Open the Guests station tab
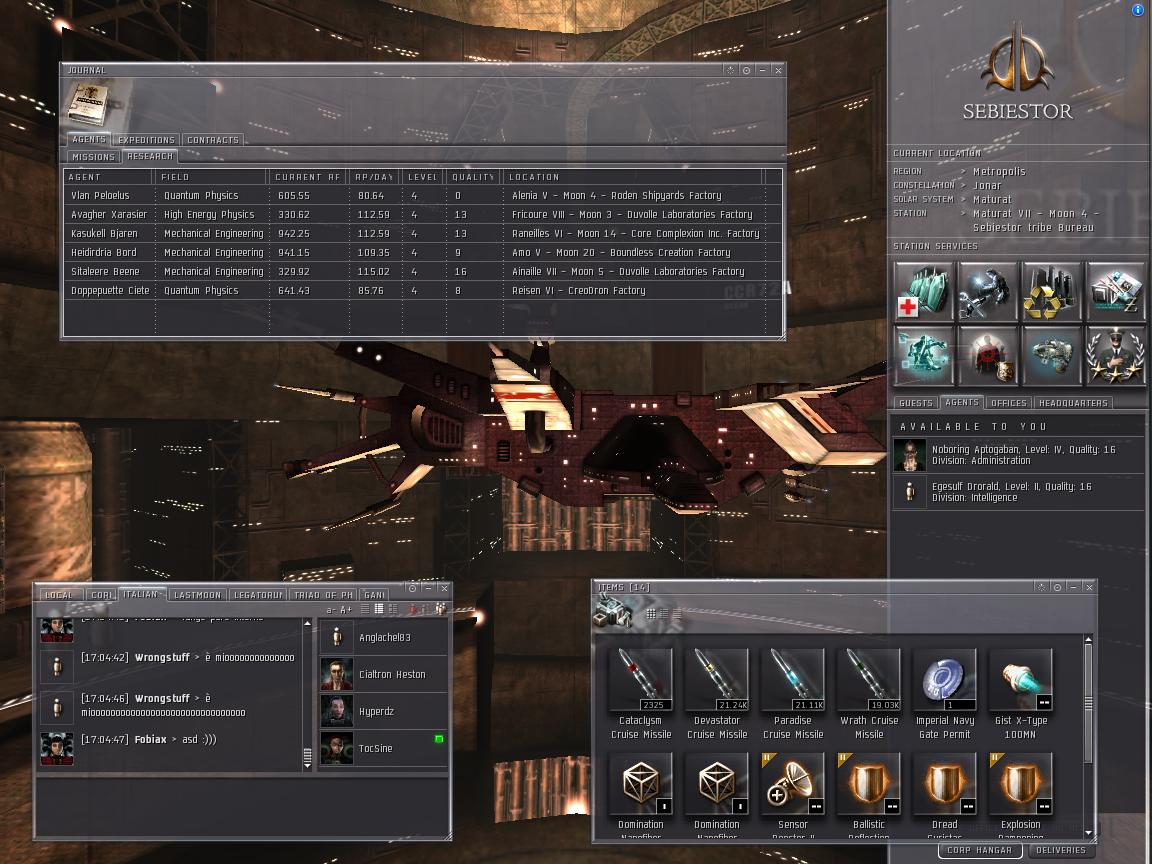 [x=915, y=403]
